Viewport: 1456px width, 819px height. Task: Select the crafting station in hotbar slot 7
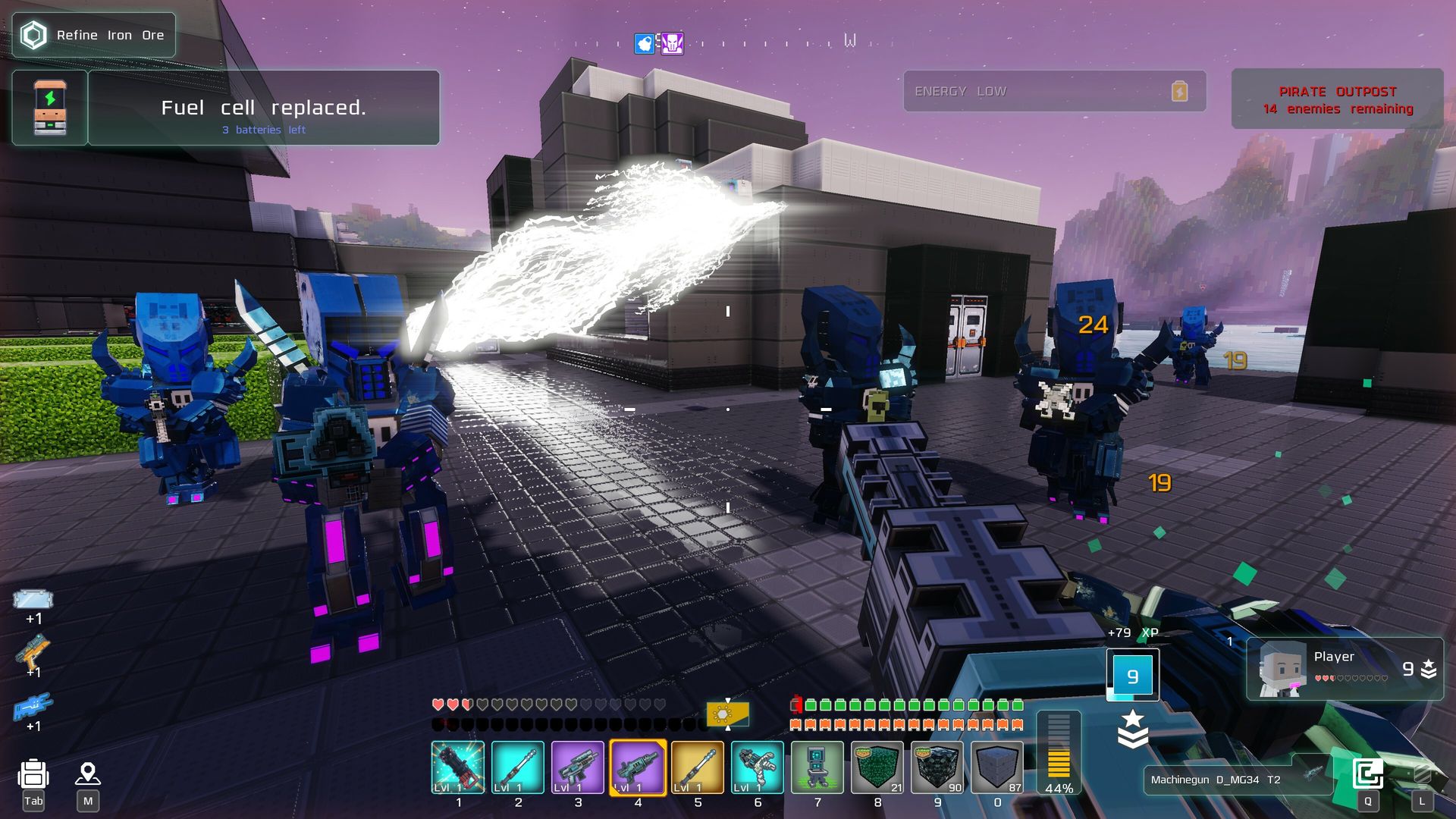pos(817,767)
